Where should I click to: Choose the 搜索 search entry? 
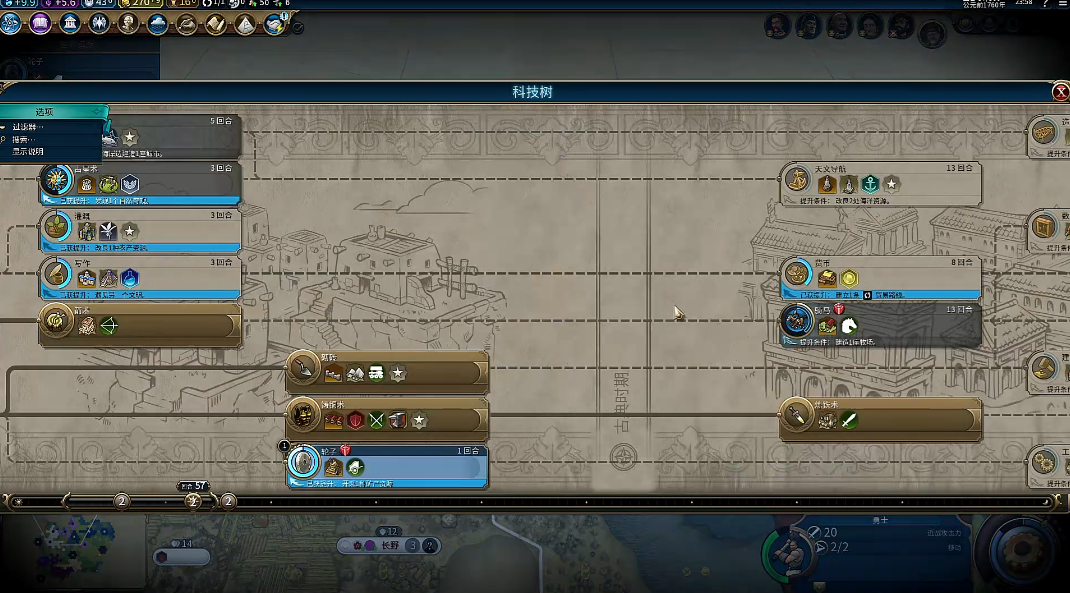22,140
